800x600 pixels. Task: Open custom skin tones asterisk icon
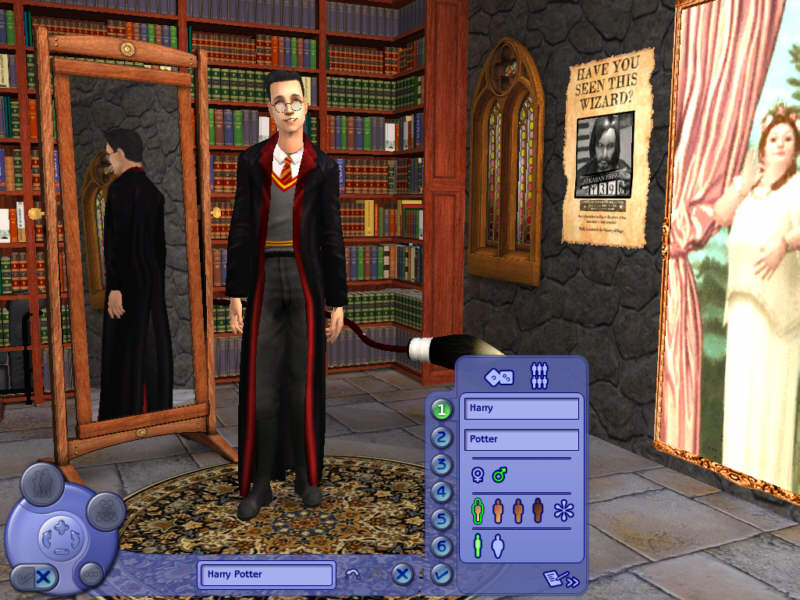[x=564, y=510]
